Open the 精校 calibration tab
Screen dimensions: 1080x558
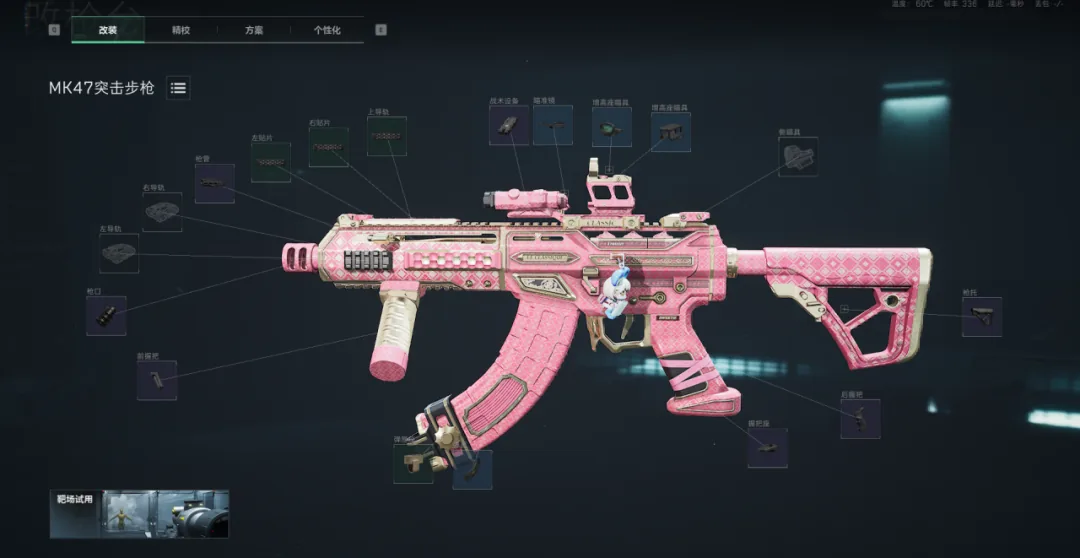tap(181, 31)
